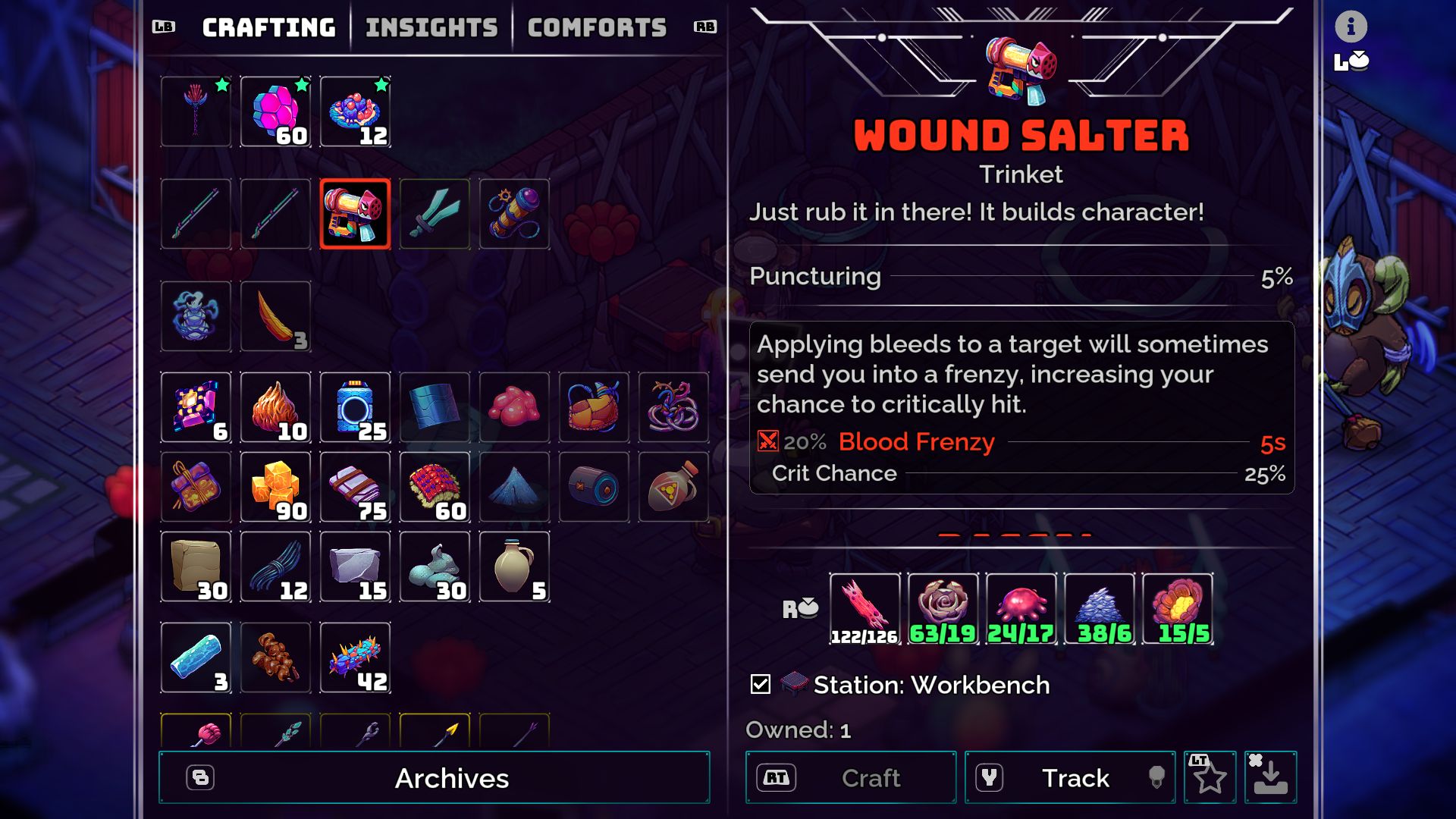Click the download arrow button
This screenshot has width=1456, height=819.
click(1270, 777)
